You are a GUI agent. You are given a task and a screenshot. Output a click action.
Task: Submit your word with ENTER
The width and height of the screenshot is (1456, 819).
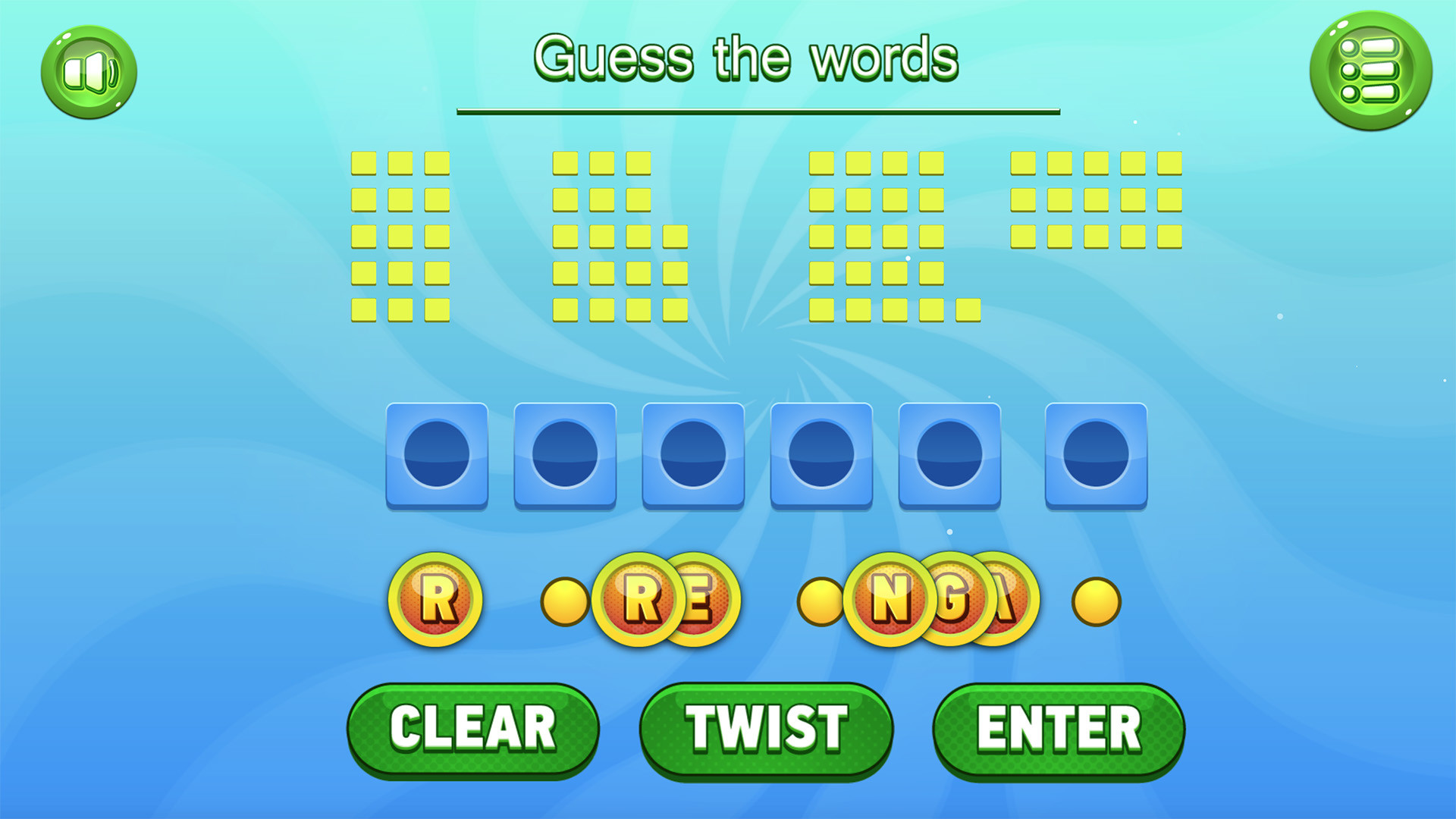(x=1059, y=728)
